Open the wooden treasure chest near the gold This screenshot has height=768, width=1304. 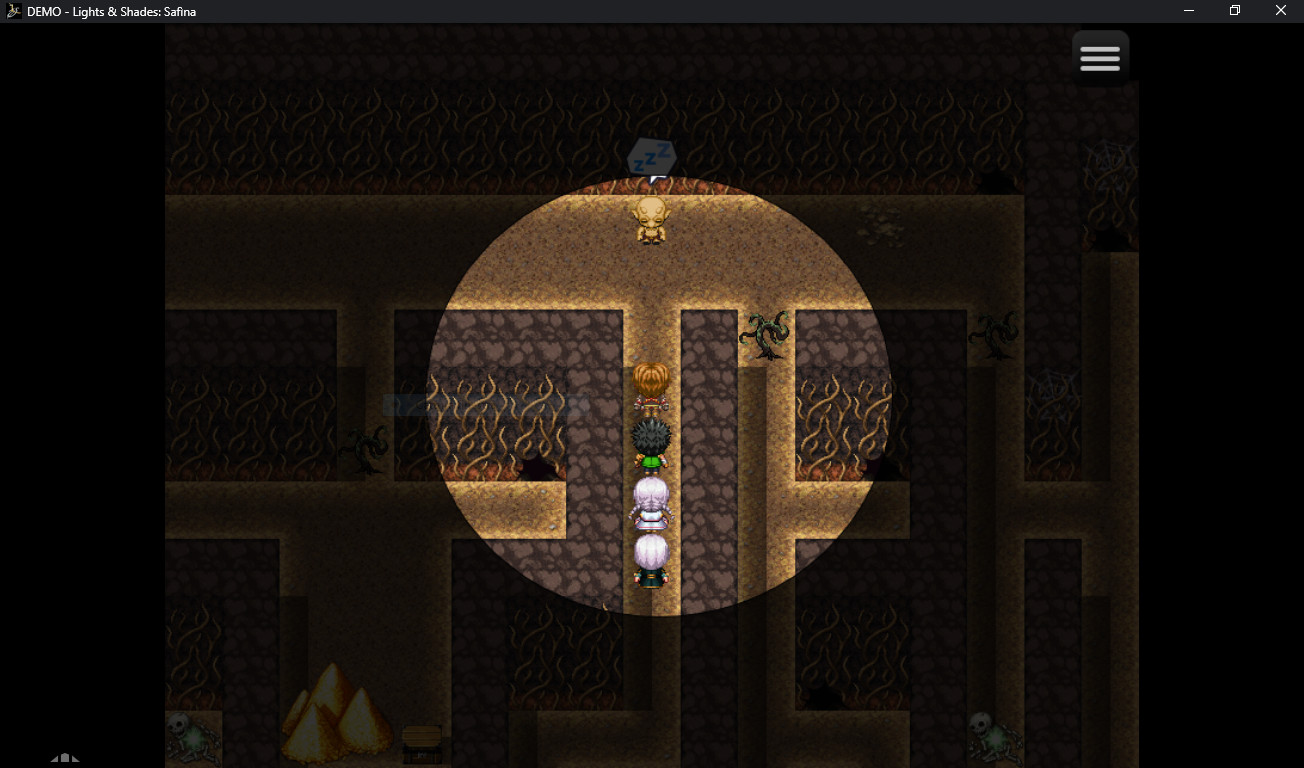point(420,742)
